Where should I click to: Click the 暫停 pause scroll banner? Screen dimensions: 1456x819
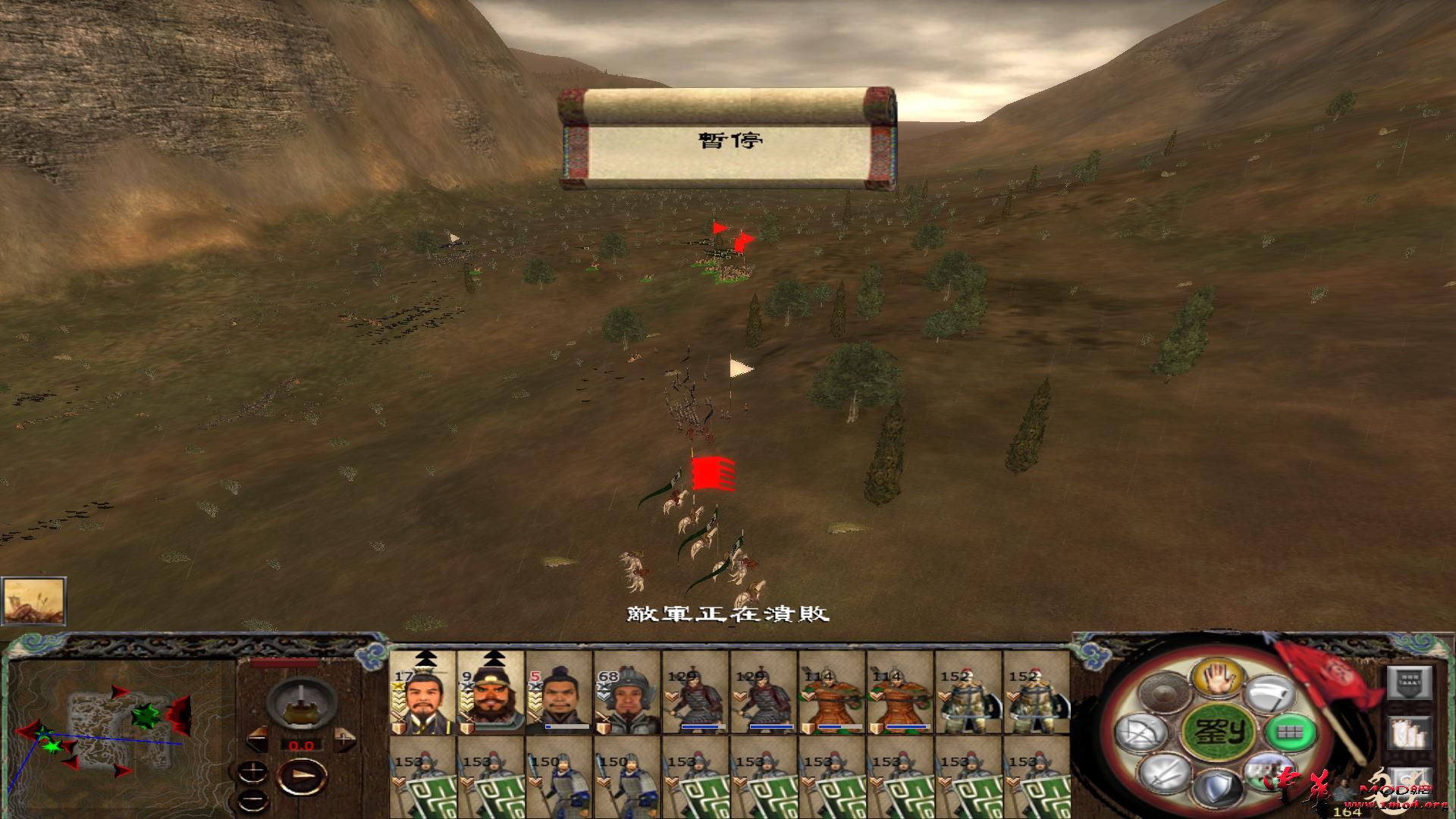tap(730, 140)
